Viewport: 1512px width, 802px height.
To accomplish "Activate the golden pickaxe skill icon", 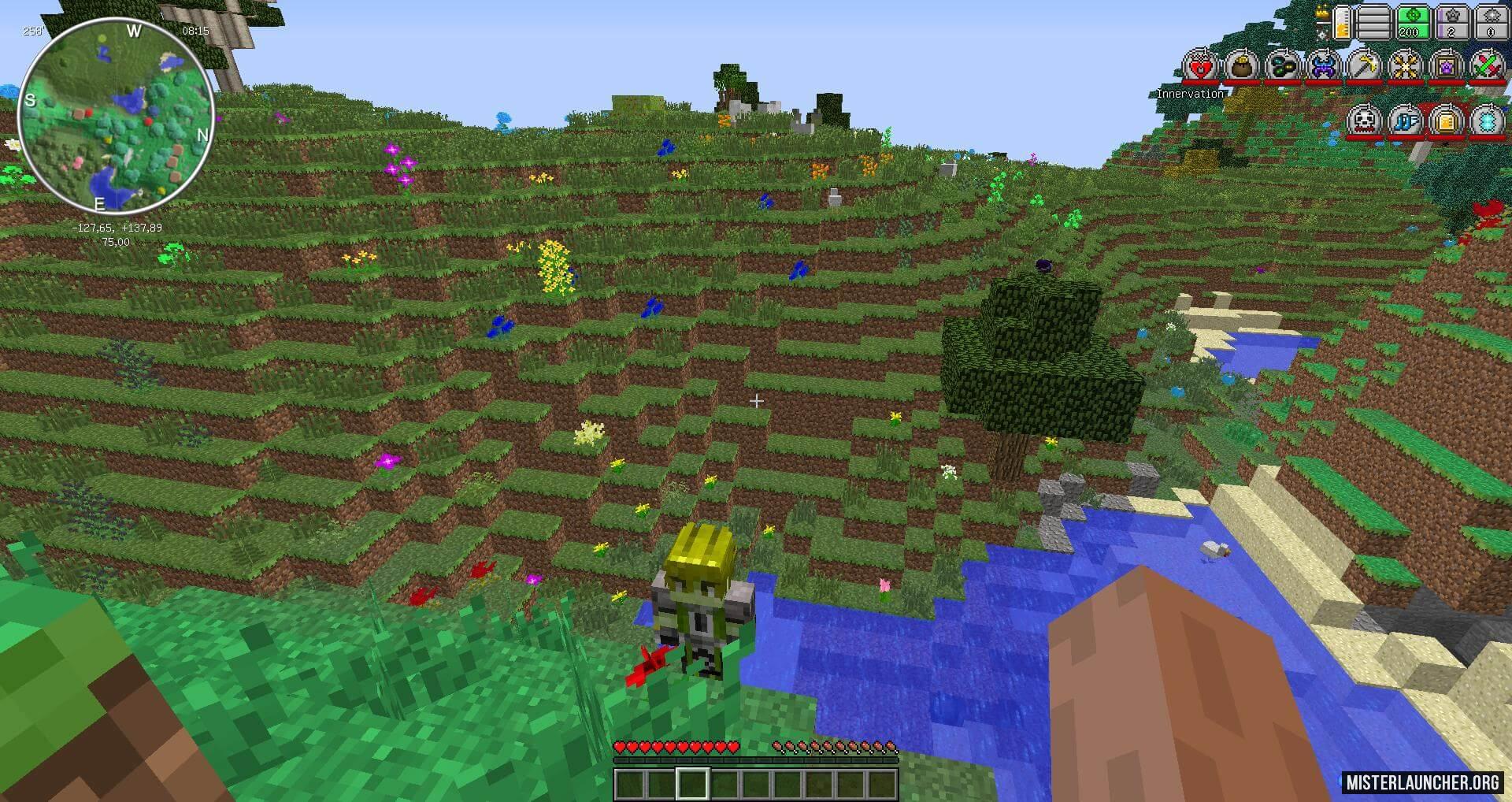I will click(1365, 67).
